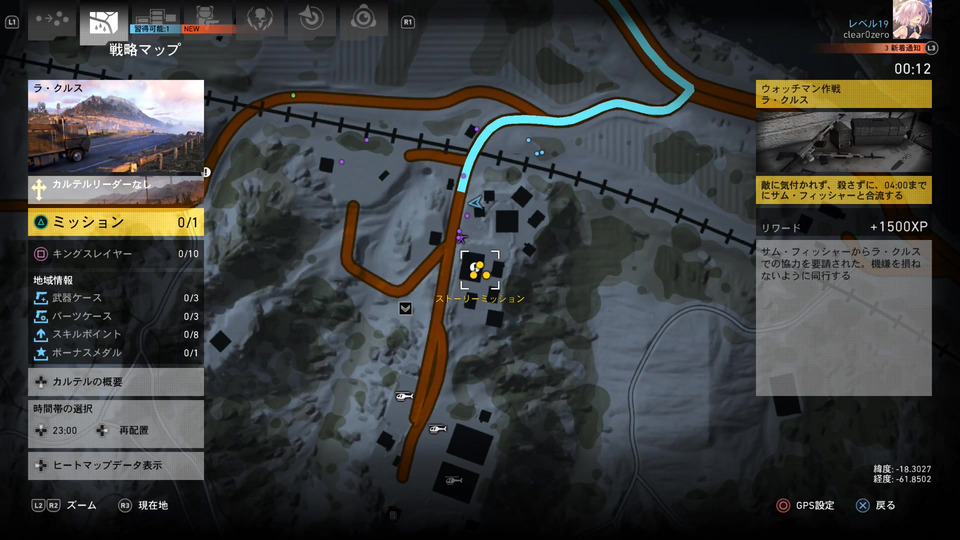This screenshot has width=960, height=540.
Task: Switch to the skull emblem tab
Action: pyautogui.click(x=260, y=20)
